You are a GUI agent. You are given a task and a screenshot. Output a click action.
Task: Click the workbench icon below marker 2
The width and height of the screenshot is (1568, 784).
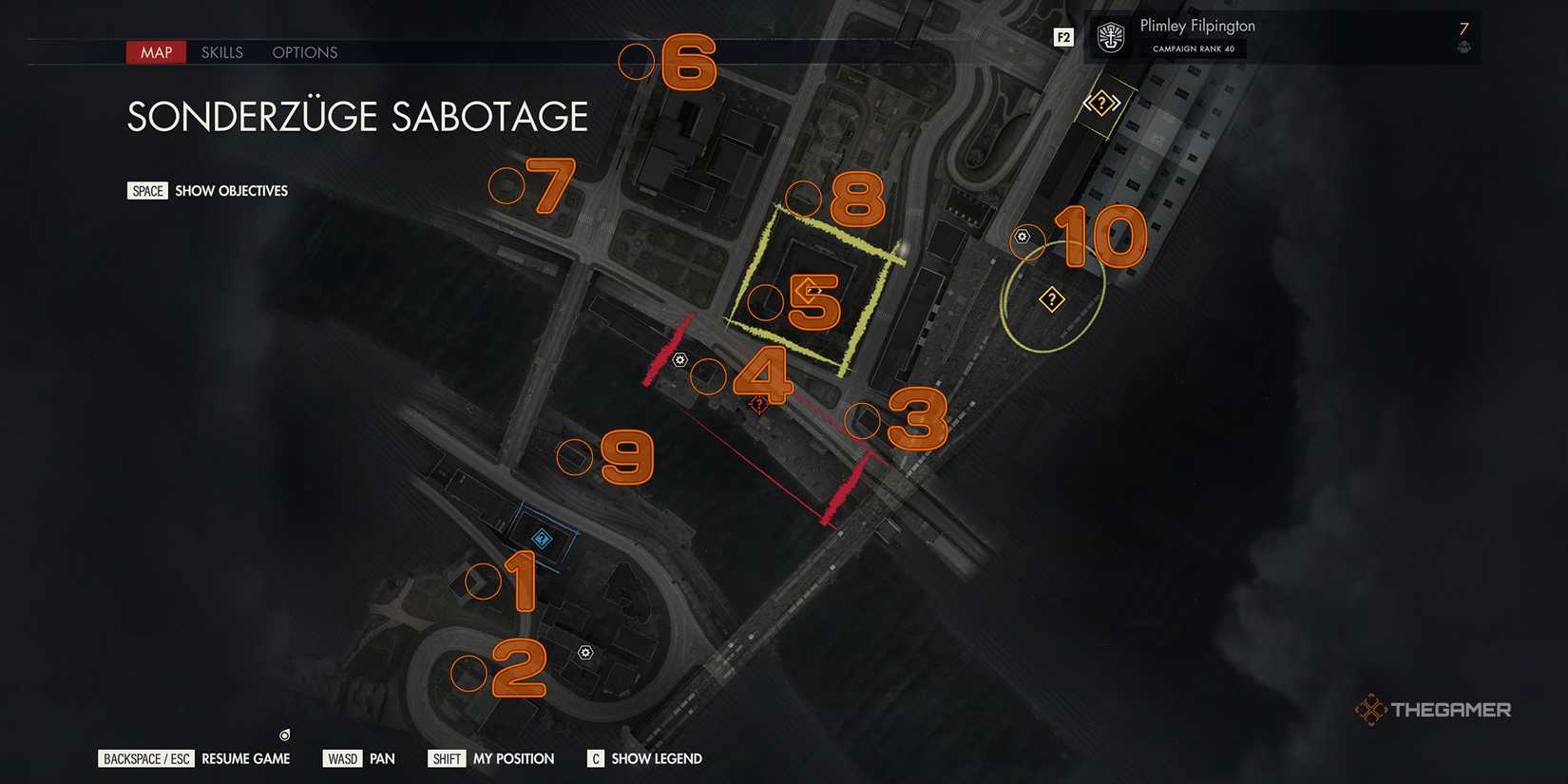point(584,653)
